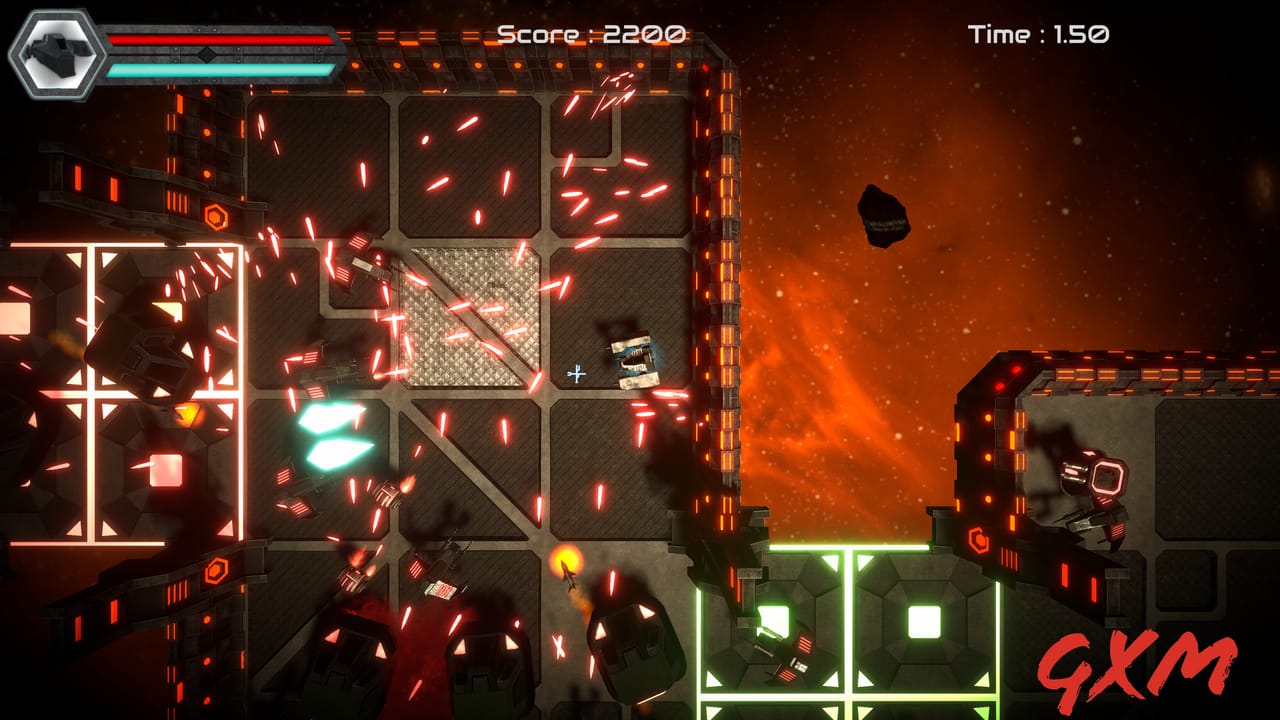1280x720 pixels.
Task: Select the cyan diamond power-up pickups
Action: (330, 435)
